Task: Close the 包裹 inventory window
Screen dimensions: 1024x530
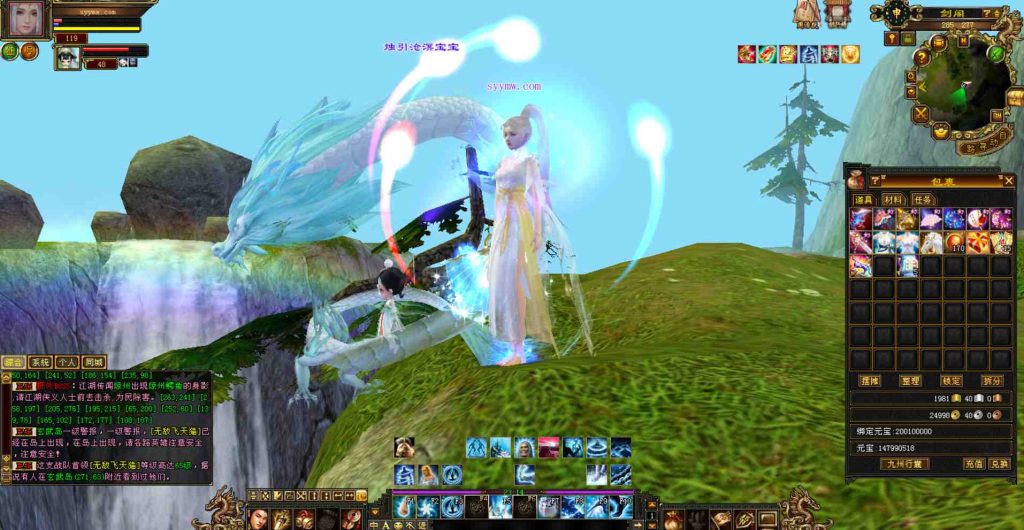Action: [1007, 180]
